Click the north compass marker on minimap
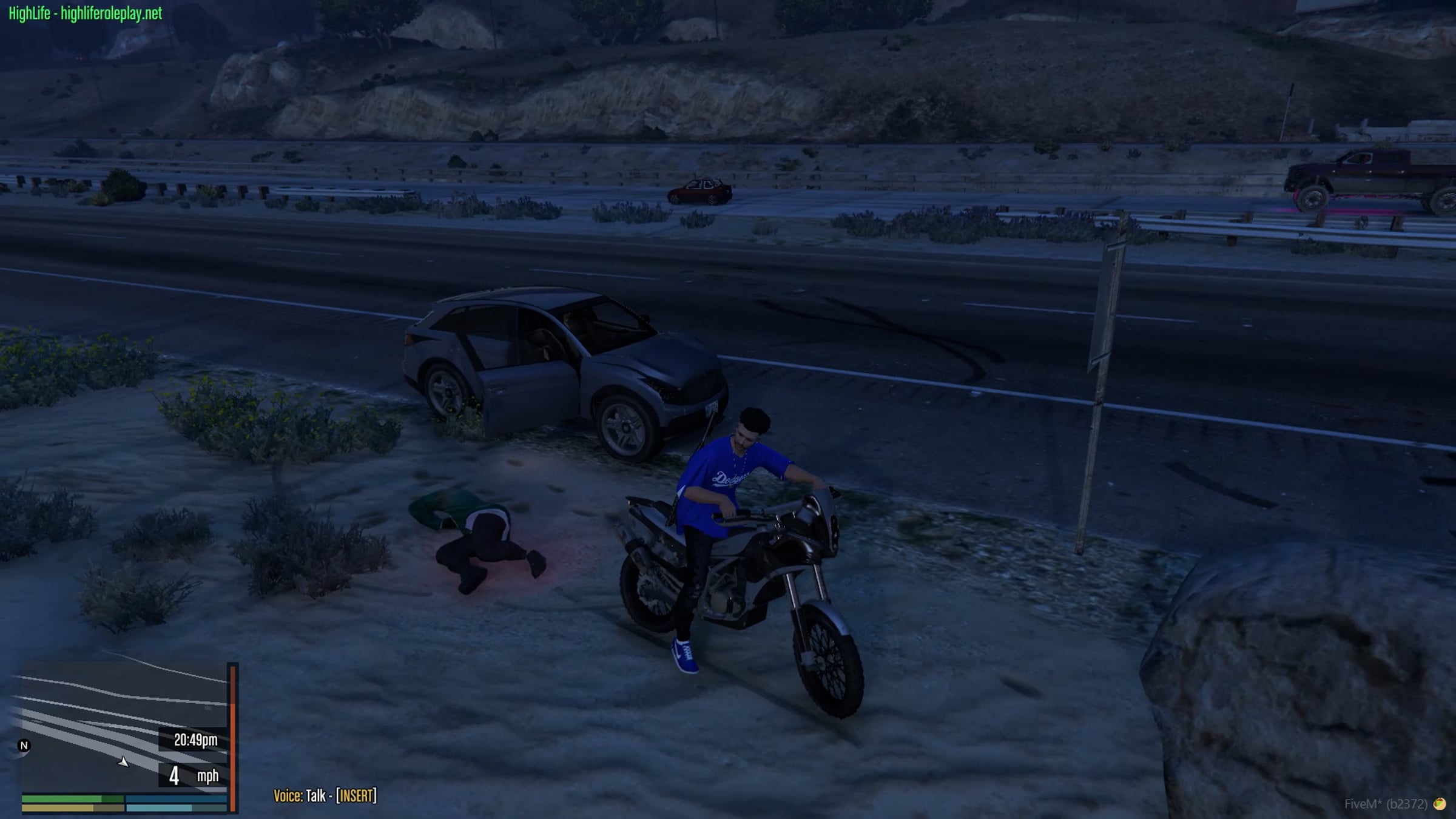 [x=24, y=746]
